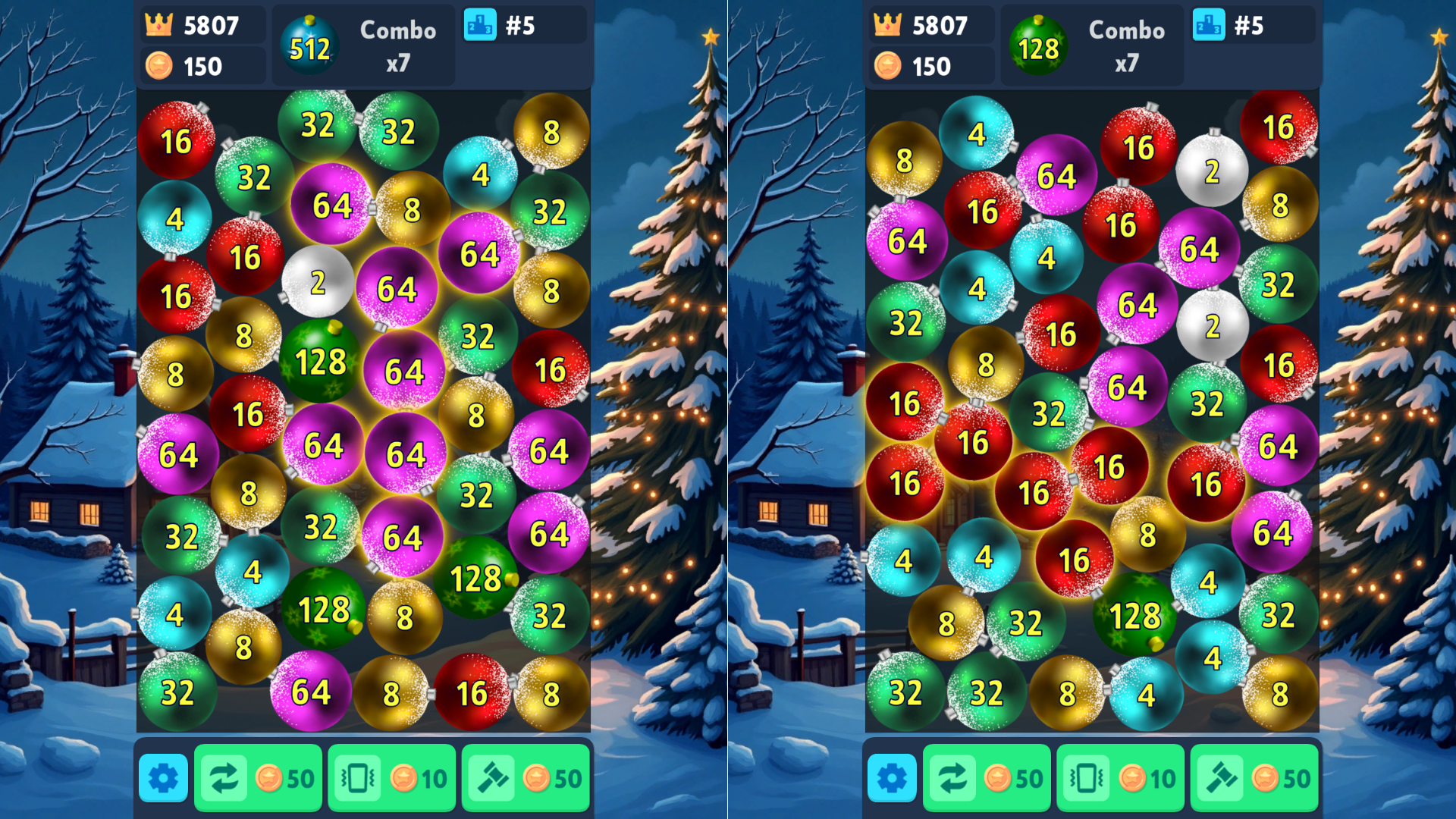
Task: Click the crown icon beside score 5807
Action: point(159,25)
